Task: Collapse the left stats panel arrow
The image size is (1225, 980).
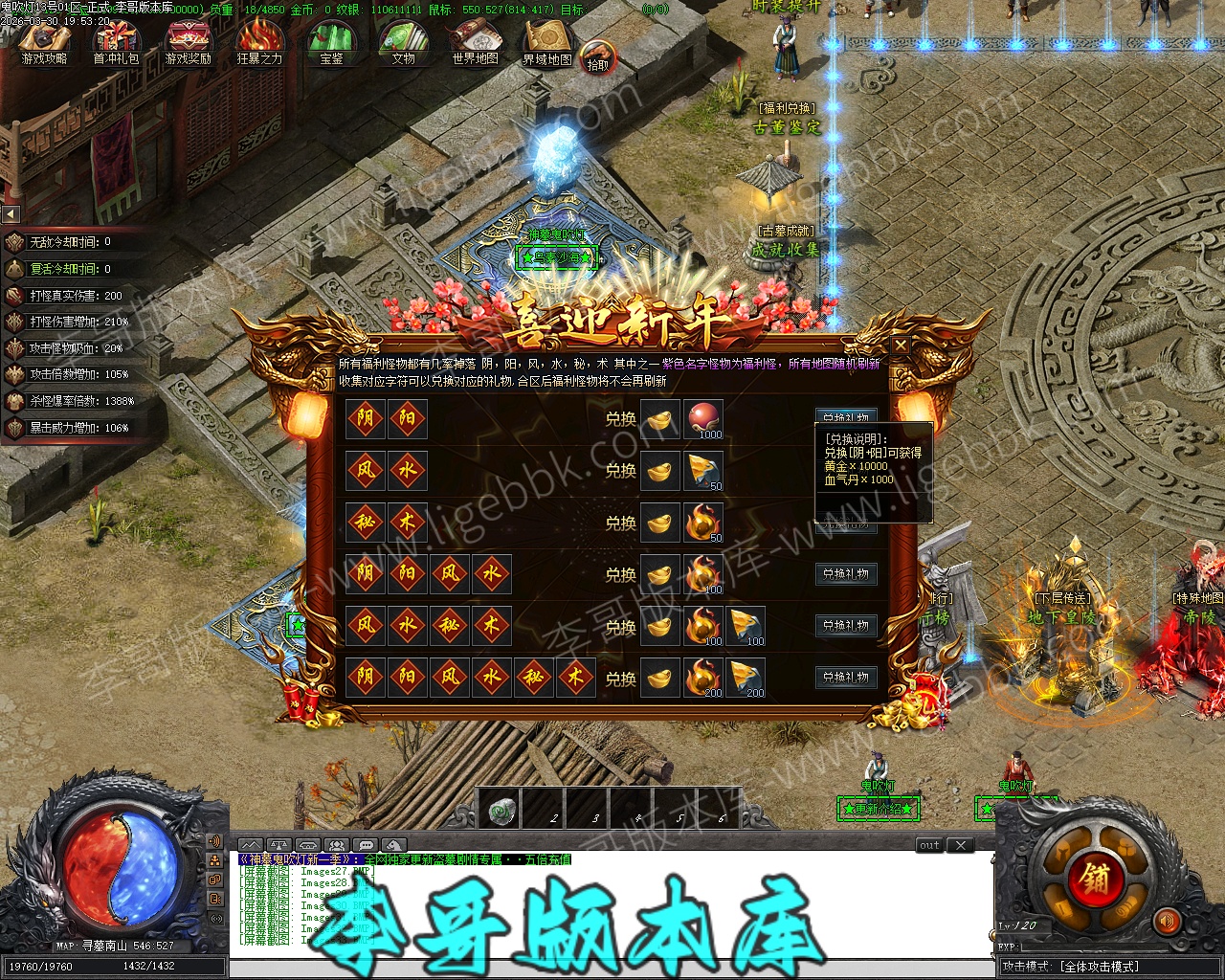Action: [x=11, y=214]
